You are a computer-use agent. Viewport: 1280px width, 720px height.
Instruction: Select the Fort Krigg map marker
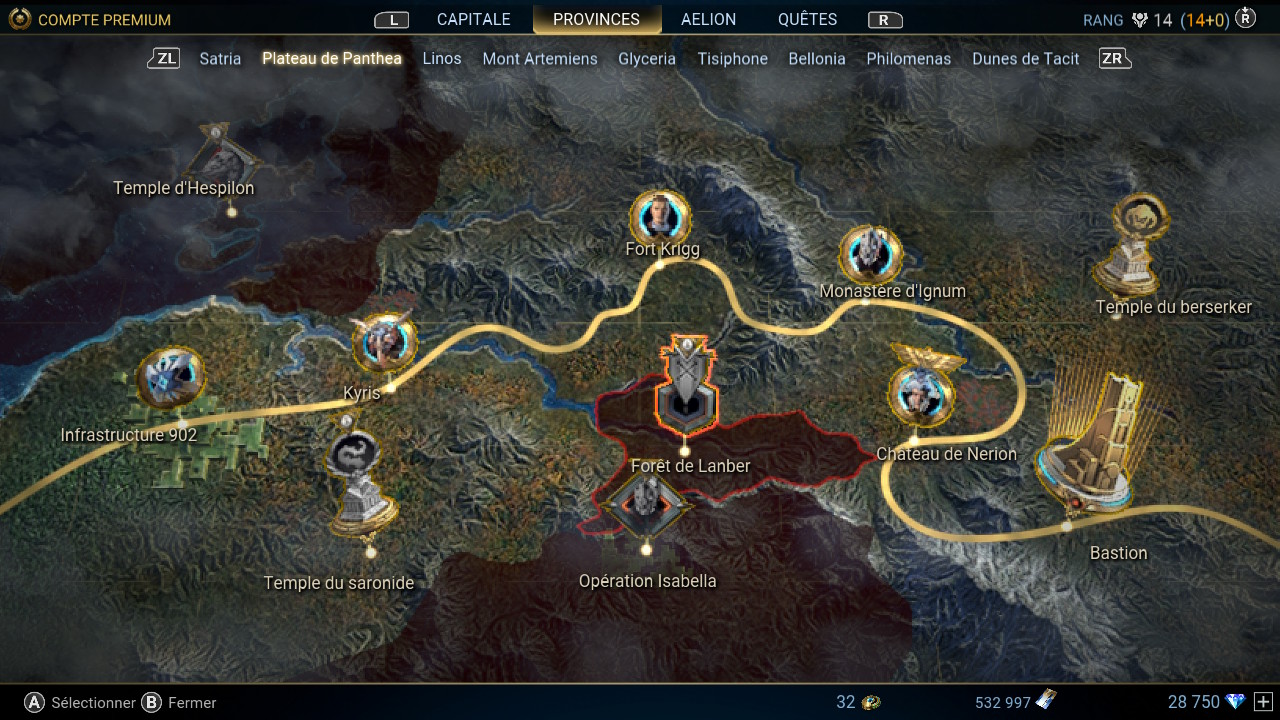click(661, 218)
